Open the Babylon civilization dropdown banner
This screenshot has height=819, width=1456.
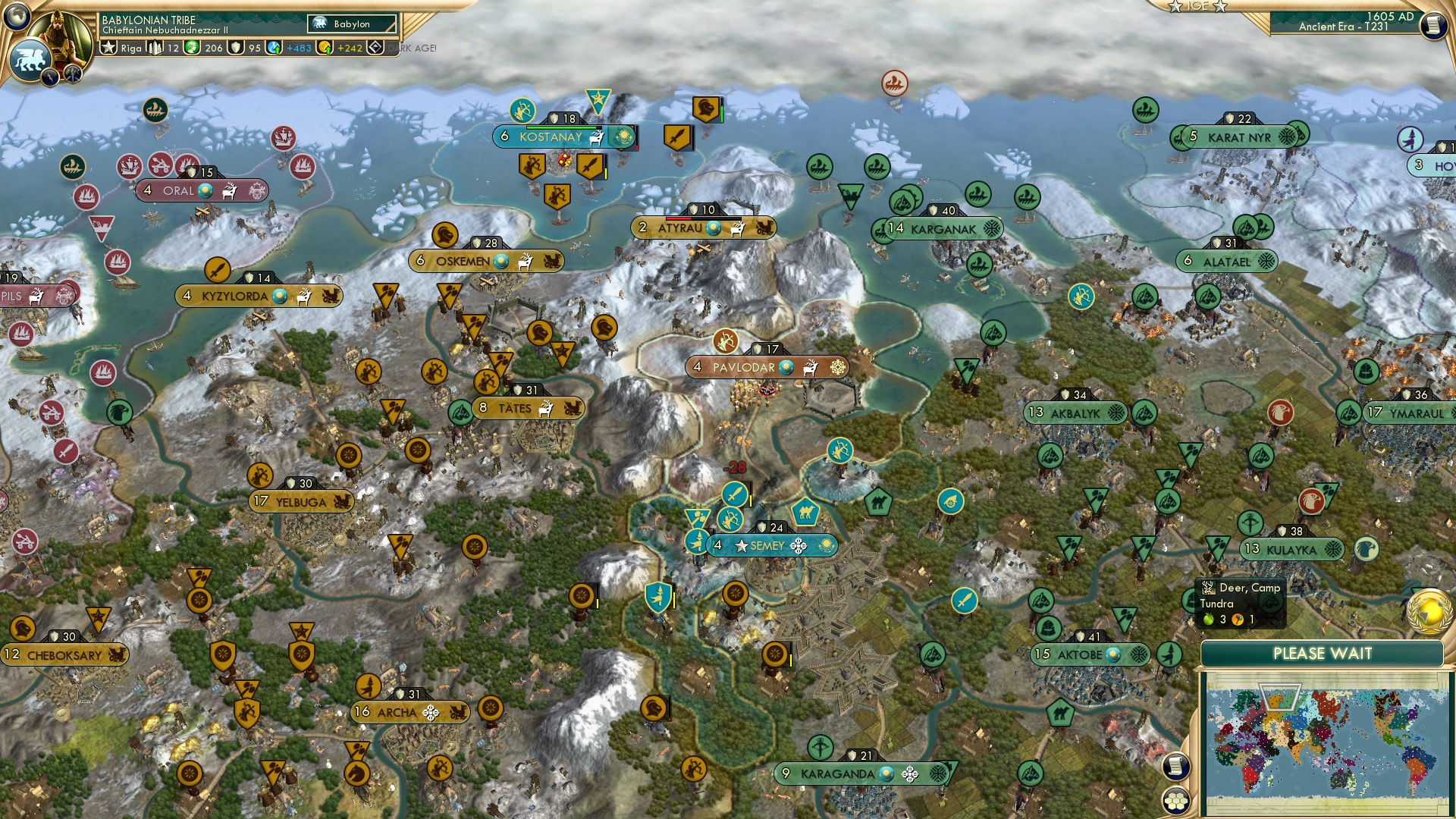click(x=350, y=24)
